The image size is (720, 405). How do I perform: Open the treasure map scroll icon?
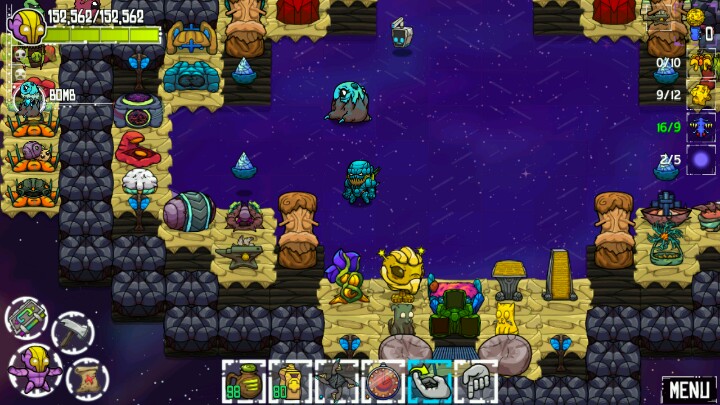87,379
